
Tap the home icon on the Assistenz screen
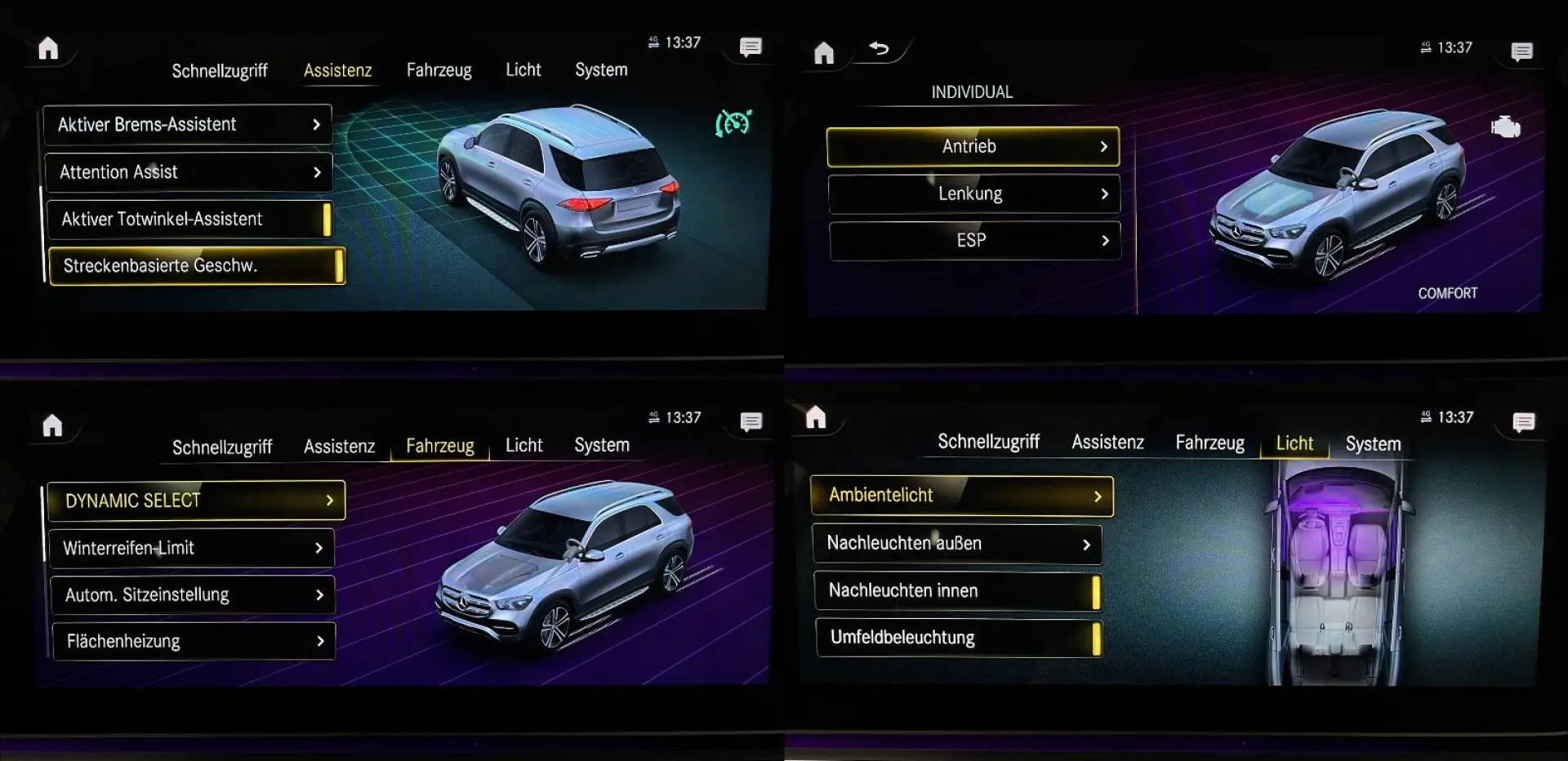pyautogui.click(x=49, y=49)
